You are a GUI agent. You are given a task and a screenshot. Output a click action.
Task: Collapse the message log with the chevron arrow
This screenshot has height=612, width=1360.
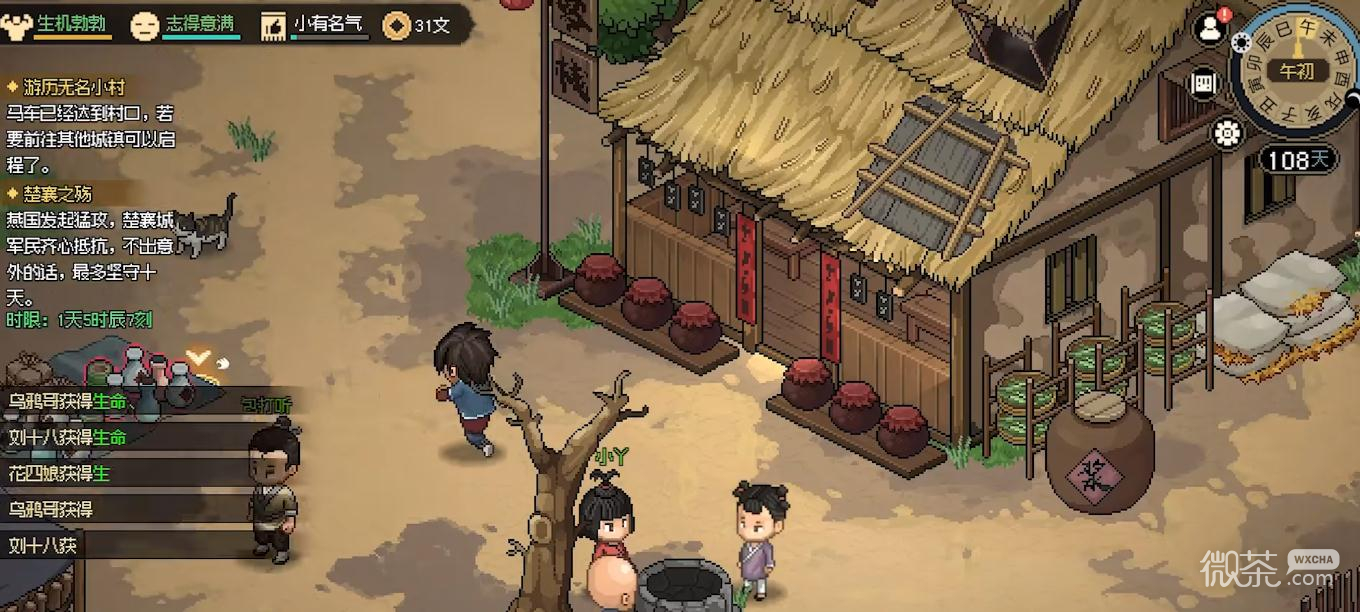pyautogui.click(x=199, y=355)
